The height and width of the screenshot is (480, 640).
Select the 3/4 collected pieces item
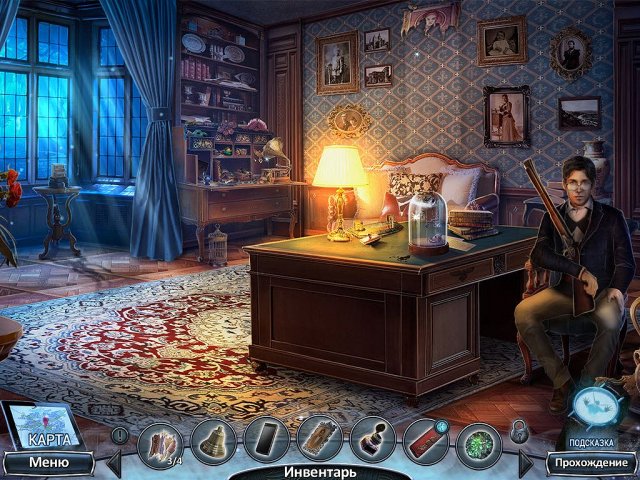point(161,442)
